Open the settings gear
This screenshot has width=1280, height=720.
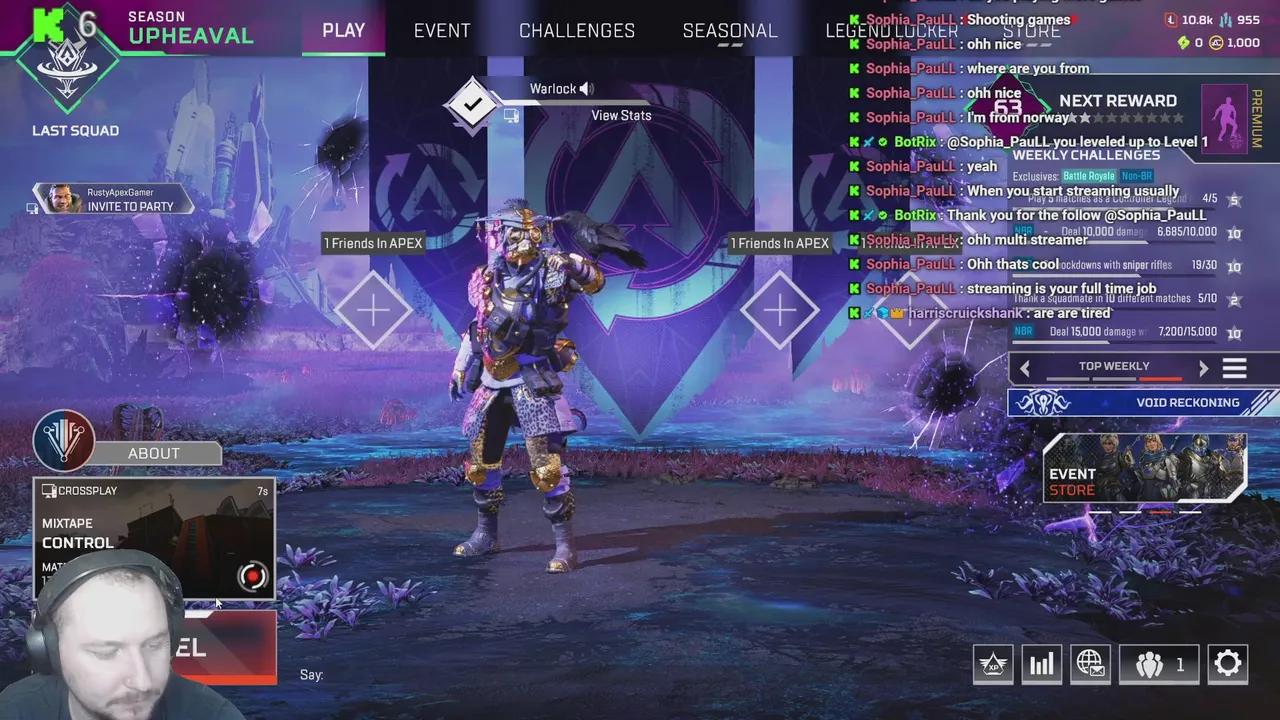tap(1228, 663)
